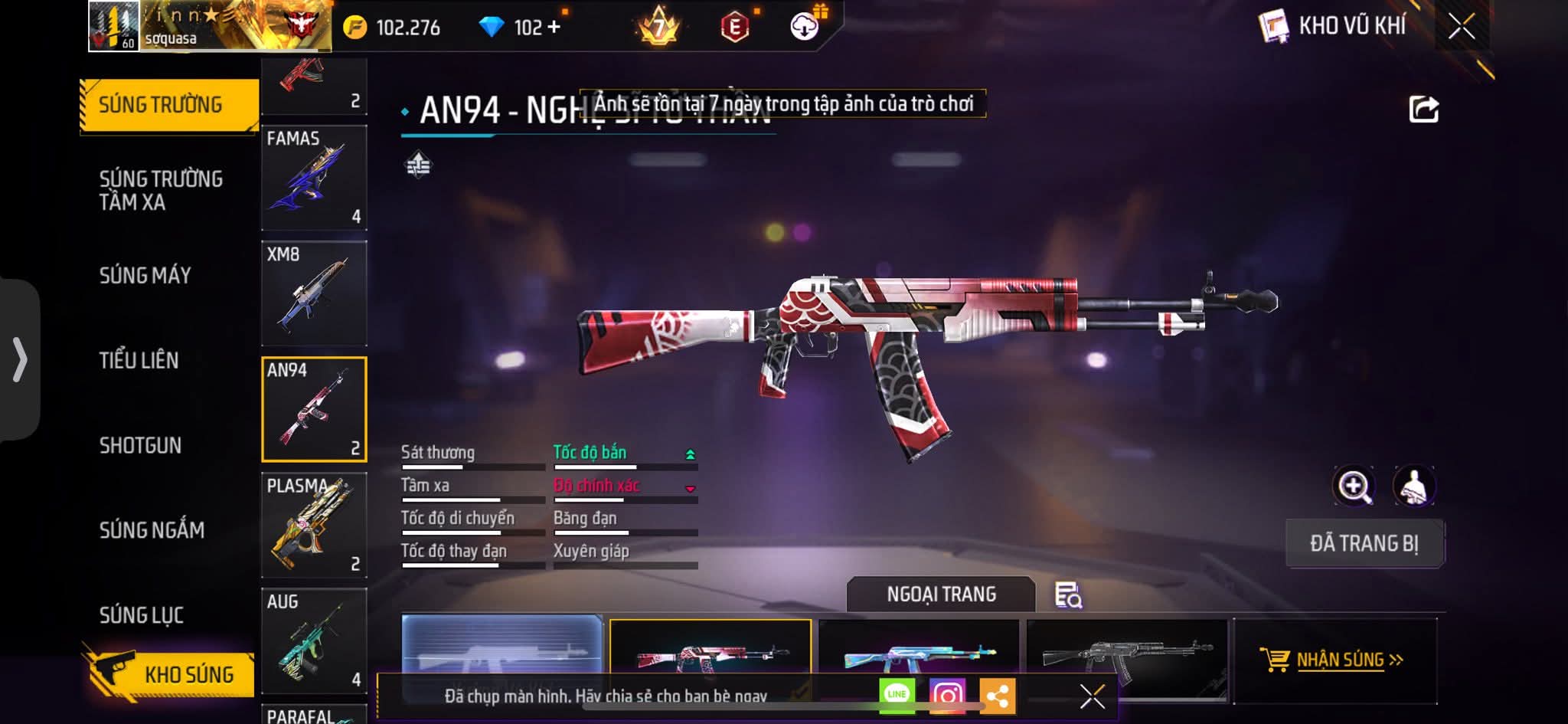Open the Kho Súng section
Viewport: 1568px width, 724px height.
[170, 674]
